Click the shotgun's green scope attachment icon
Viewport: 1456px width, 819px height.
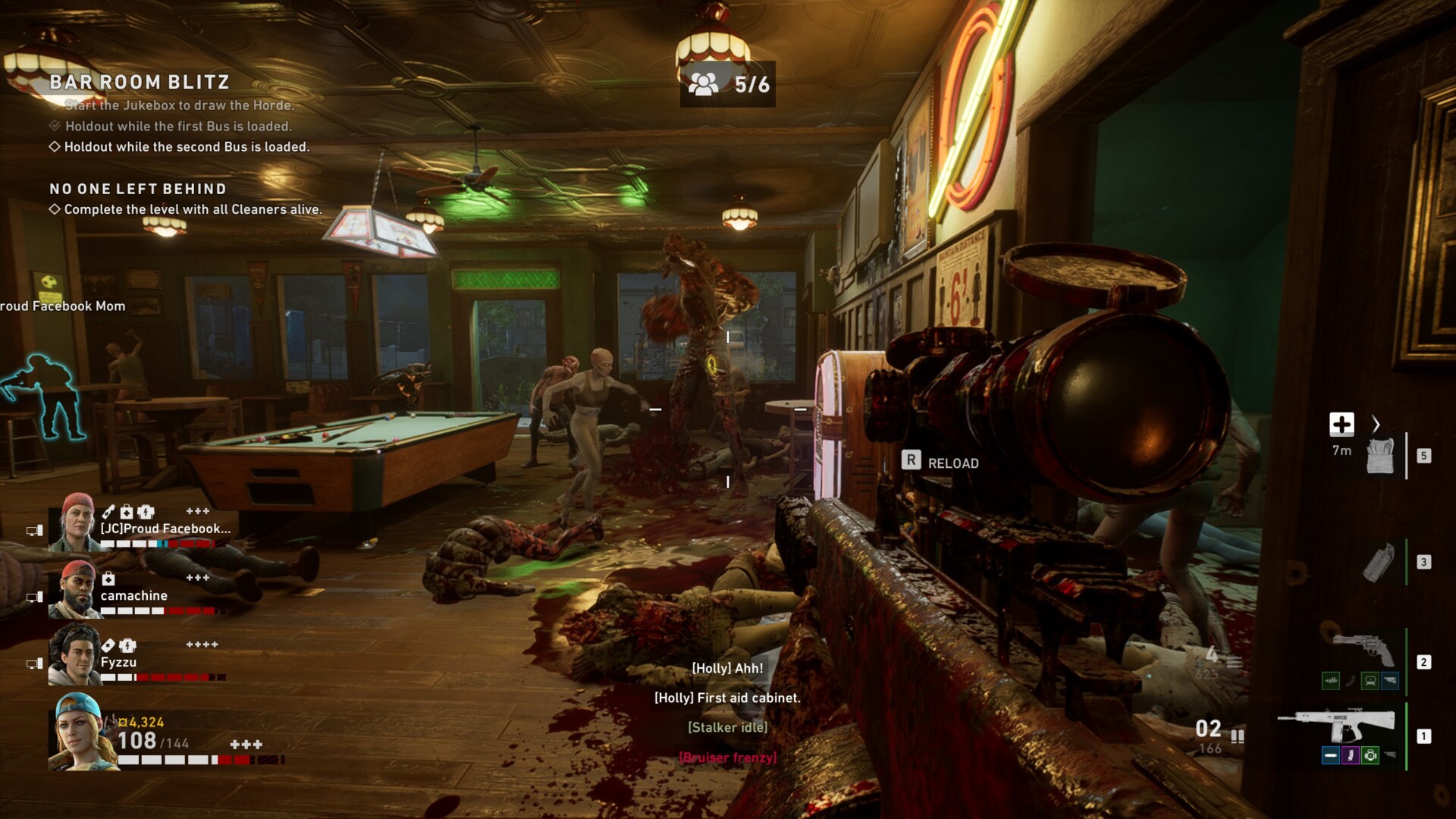click(1370, 755)
